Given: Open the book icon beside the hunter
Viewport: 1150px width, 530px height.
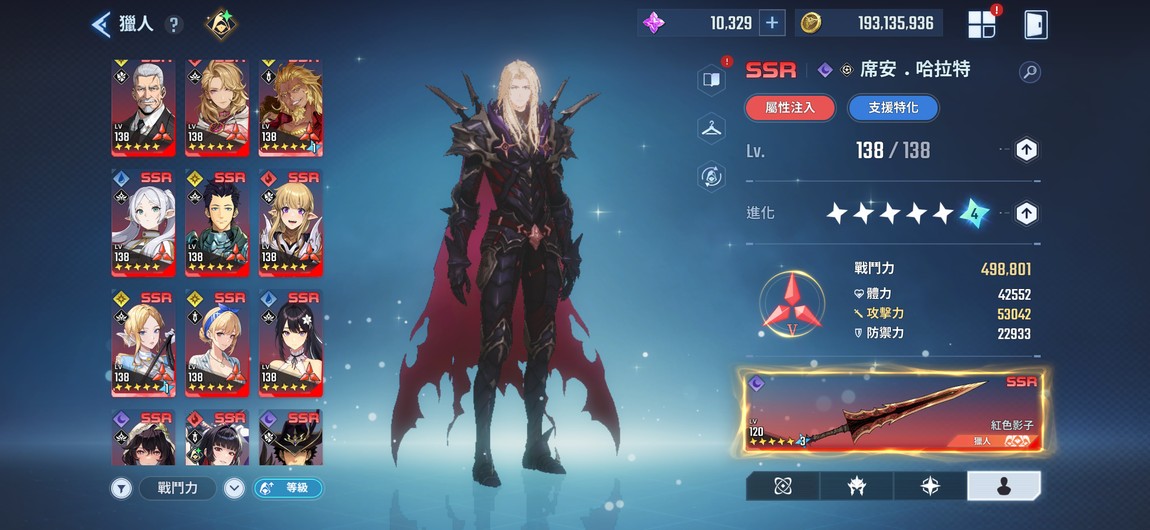Looking at the screenshot, I should (x=711, y=79).
